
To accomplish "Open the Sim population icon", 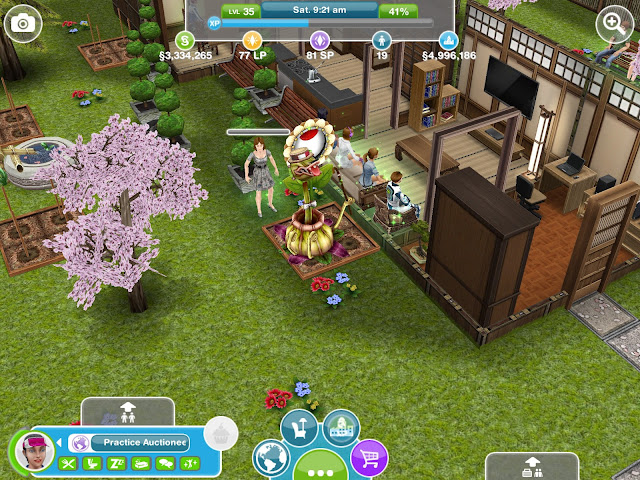I will point(381,40).
